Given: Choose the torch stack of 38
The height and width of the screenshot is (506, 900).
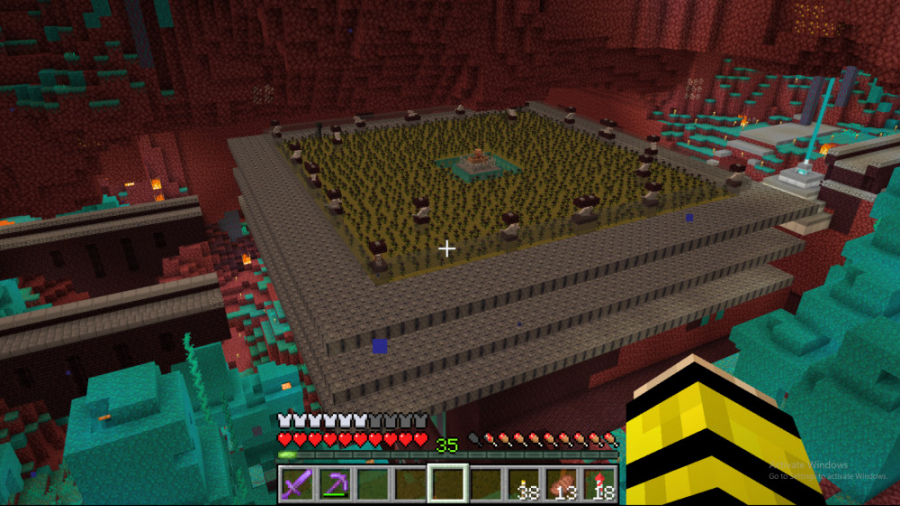Looking at the screenshot, I should [x=522, y=484].
